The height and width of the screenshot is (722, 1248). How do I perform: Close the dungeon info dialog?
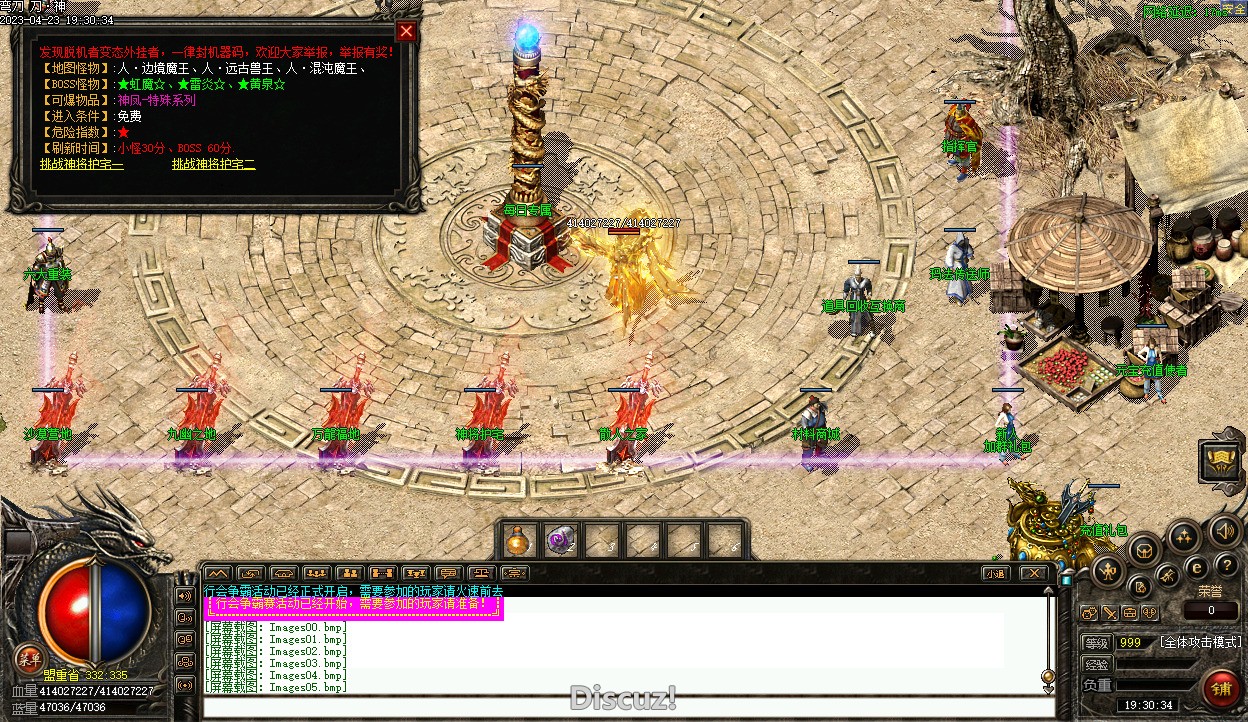(x=406, y=31)
